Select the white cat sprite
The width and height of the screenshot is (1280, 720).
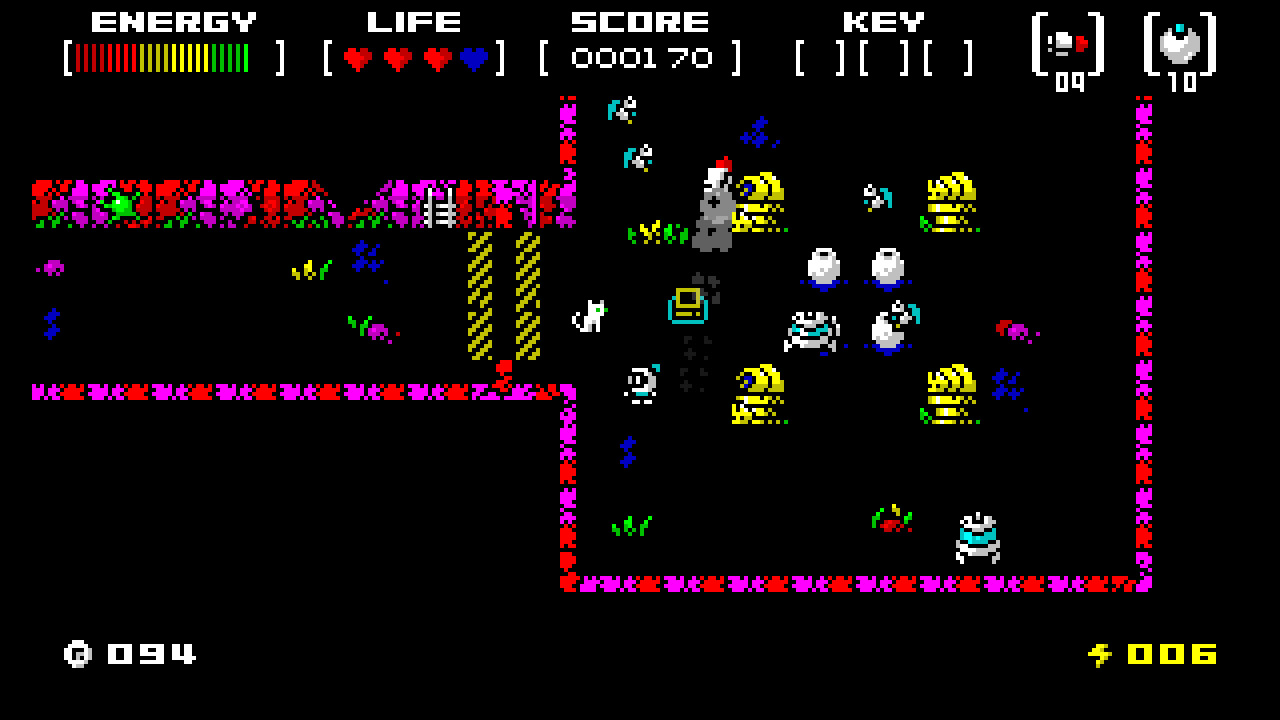click(x=590, y=315)
